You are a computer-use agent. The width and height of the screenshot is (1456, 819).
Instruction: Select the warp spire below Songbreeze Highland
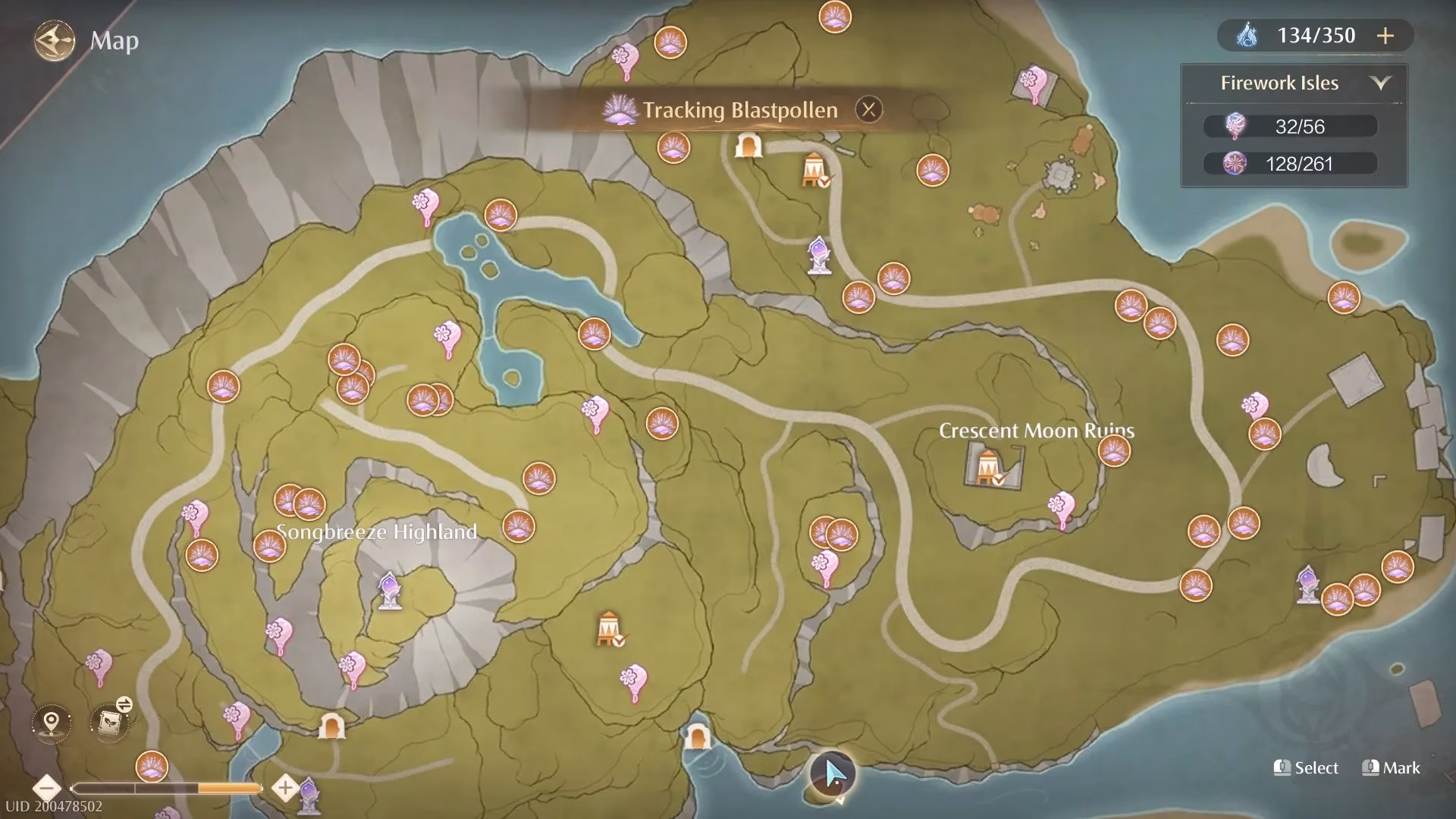pos(390,590)
